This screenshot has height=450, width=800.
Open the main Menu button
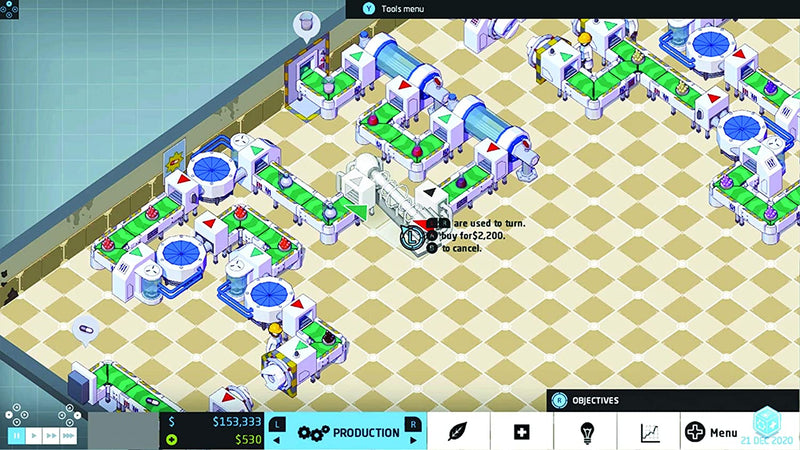point(711,432)
